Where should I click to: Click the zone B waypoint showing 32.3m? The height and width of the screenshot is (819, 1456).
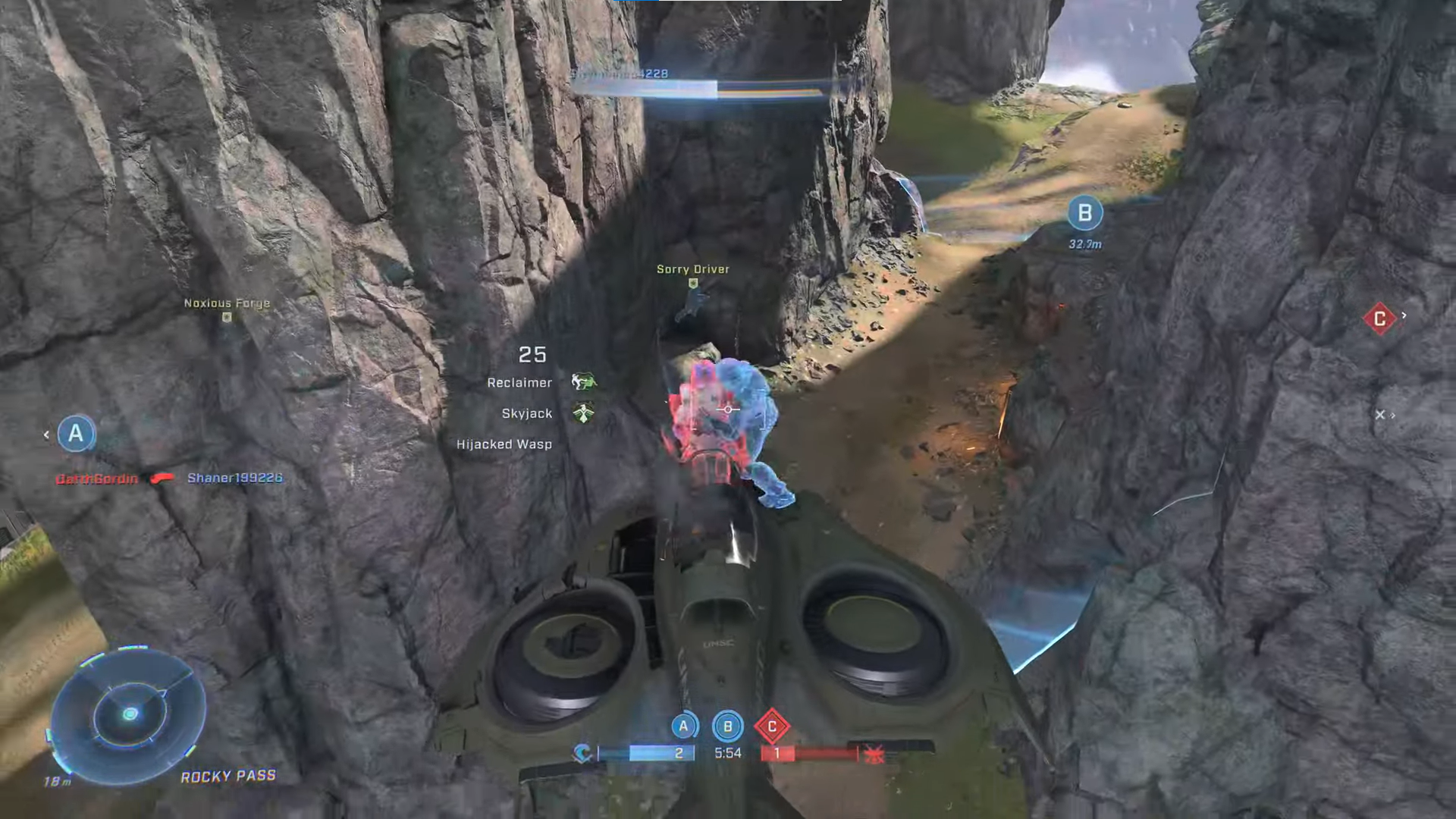point(1084,214)
